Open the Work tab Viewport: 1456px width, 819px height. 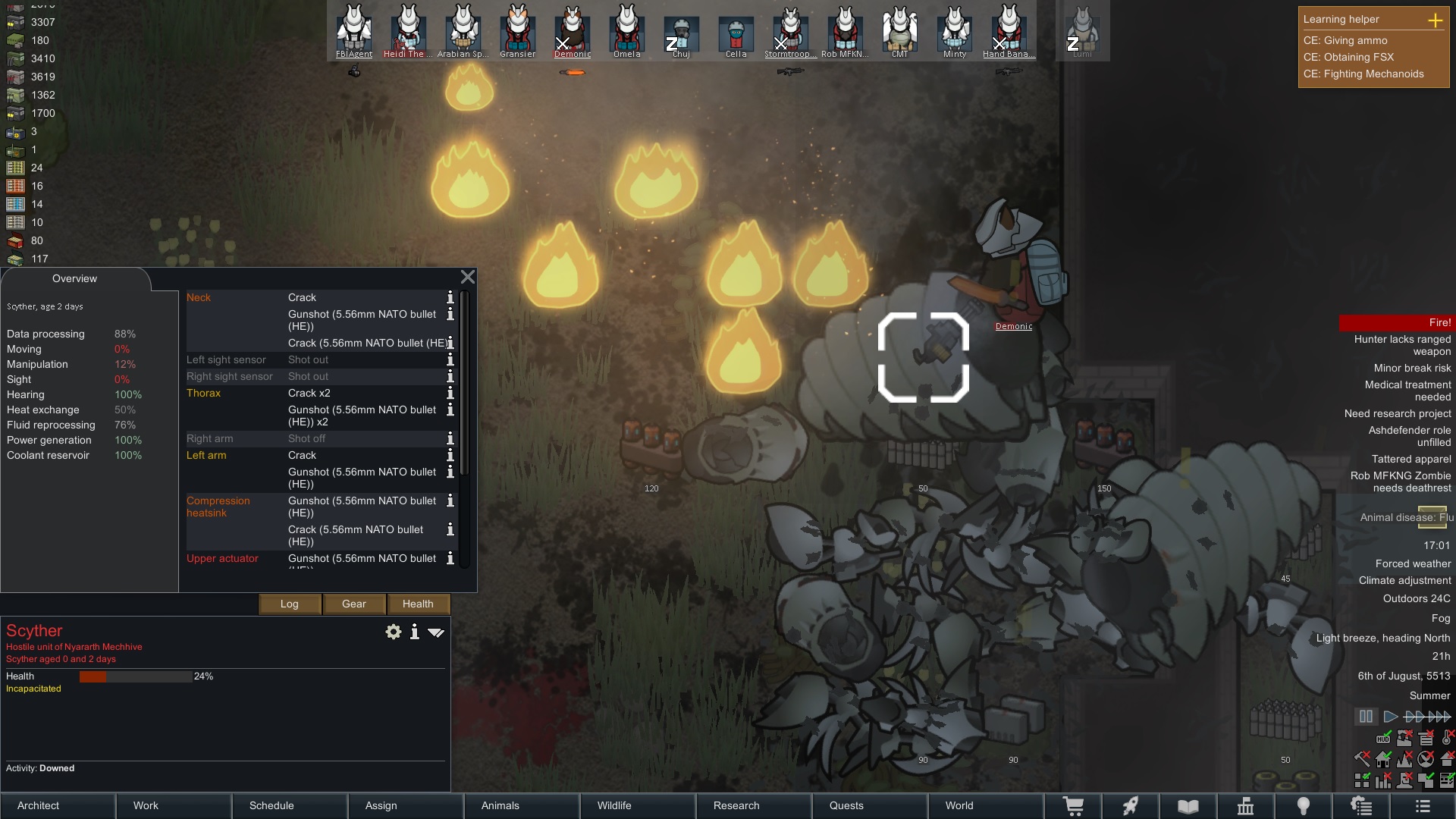(x=174, y=805)
